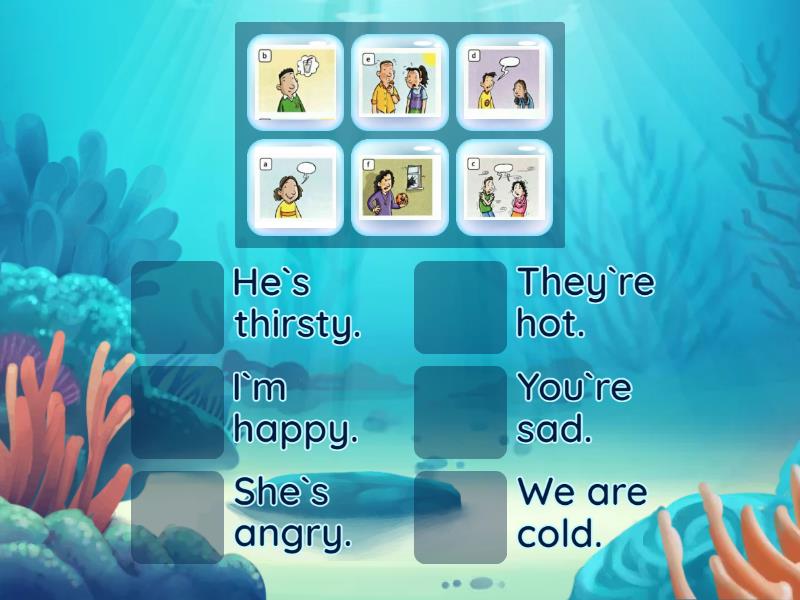Select the answer slot next to "They're hot."
The height and width of the screenshot is (600, 800).
tap(460, 307)
